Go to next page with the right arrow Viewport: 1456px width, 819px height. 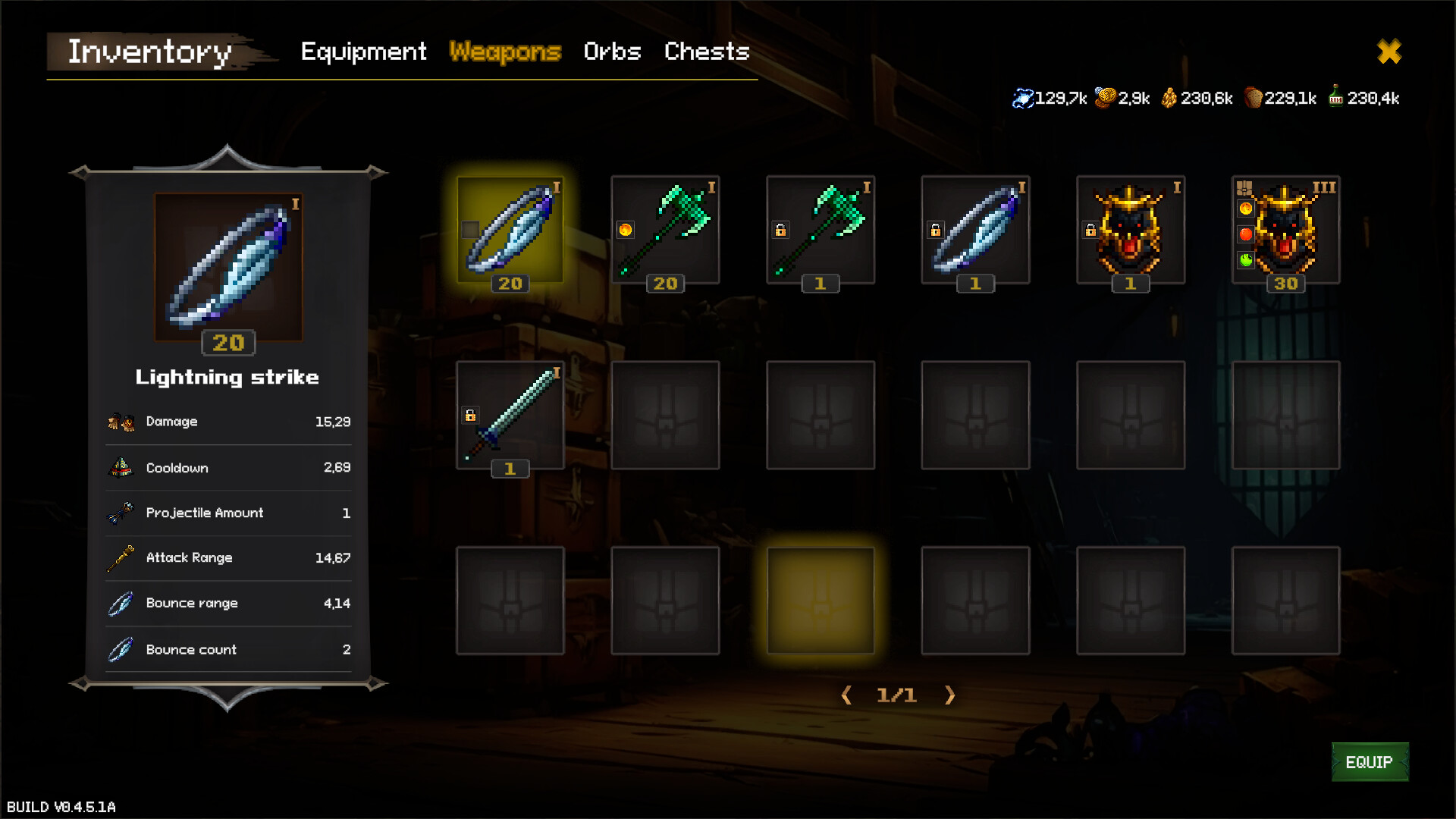[950, 695]
